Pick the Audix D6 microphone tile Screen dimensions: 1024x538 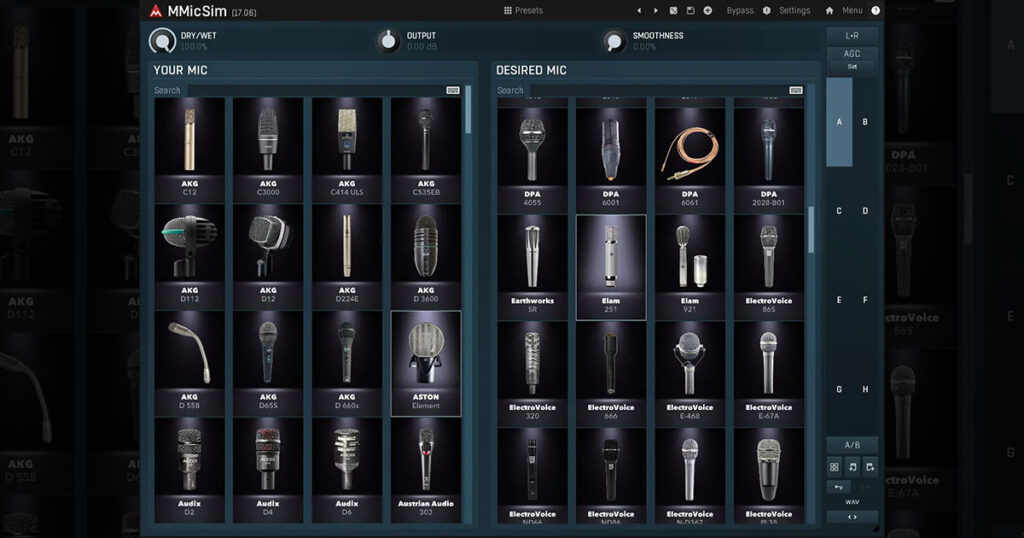pos(346,468)
